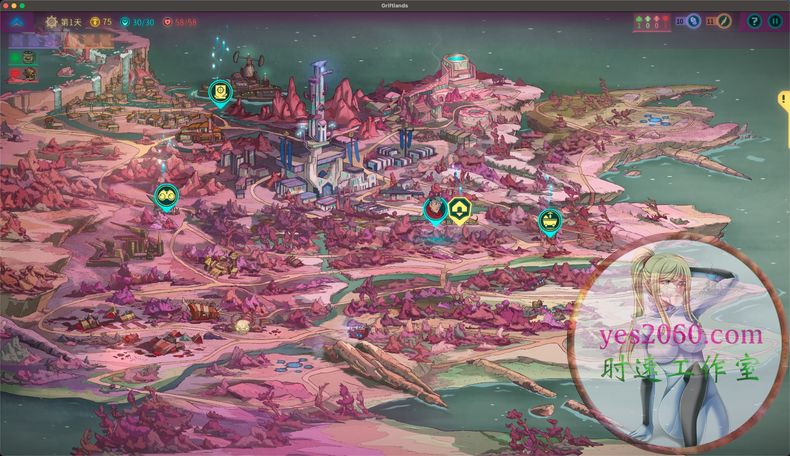Open the day counter gear icon
This screenshot has height=456, width=790.
[52, 21]
